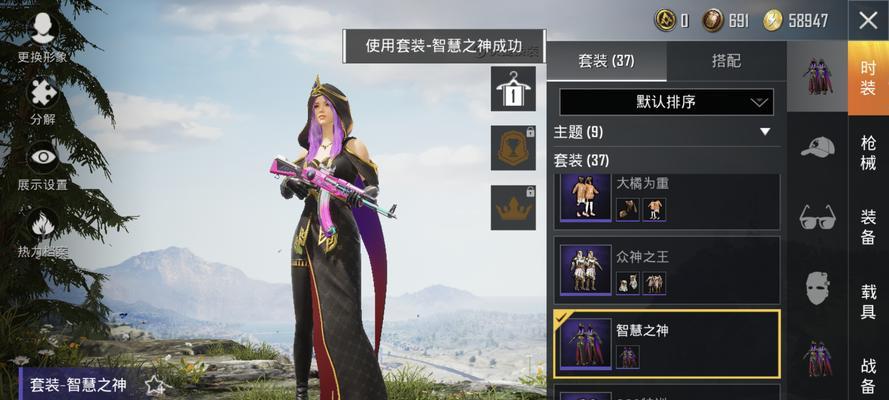Open the 装备 category tab
This screenshot has height=400, width=889.
pyautogui.click(x=868, y=228)
